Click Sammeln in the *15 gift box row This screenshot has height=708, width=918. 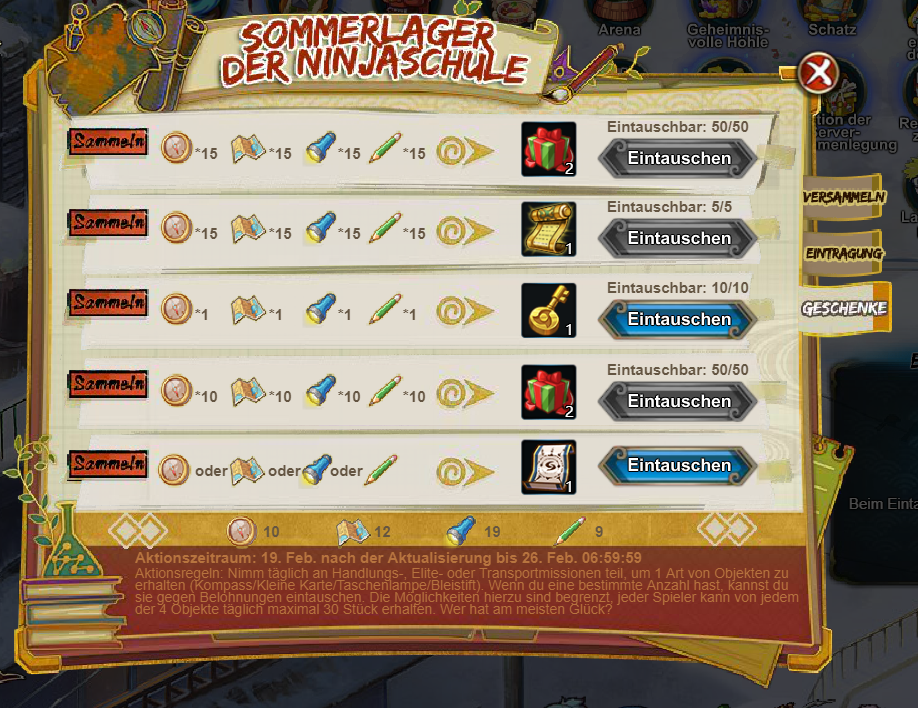click(108, 142)
